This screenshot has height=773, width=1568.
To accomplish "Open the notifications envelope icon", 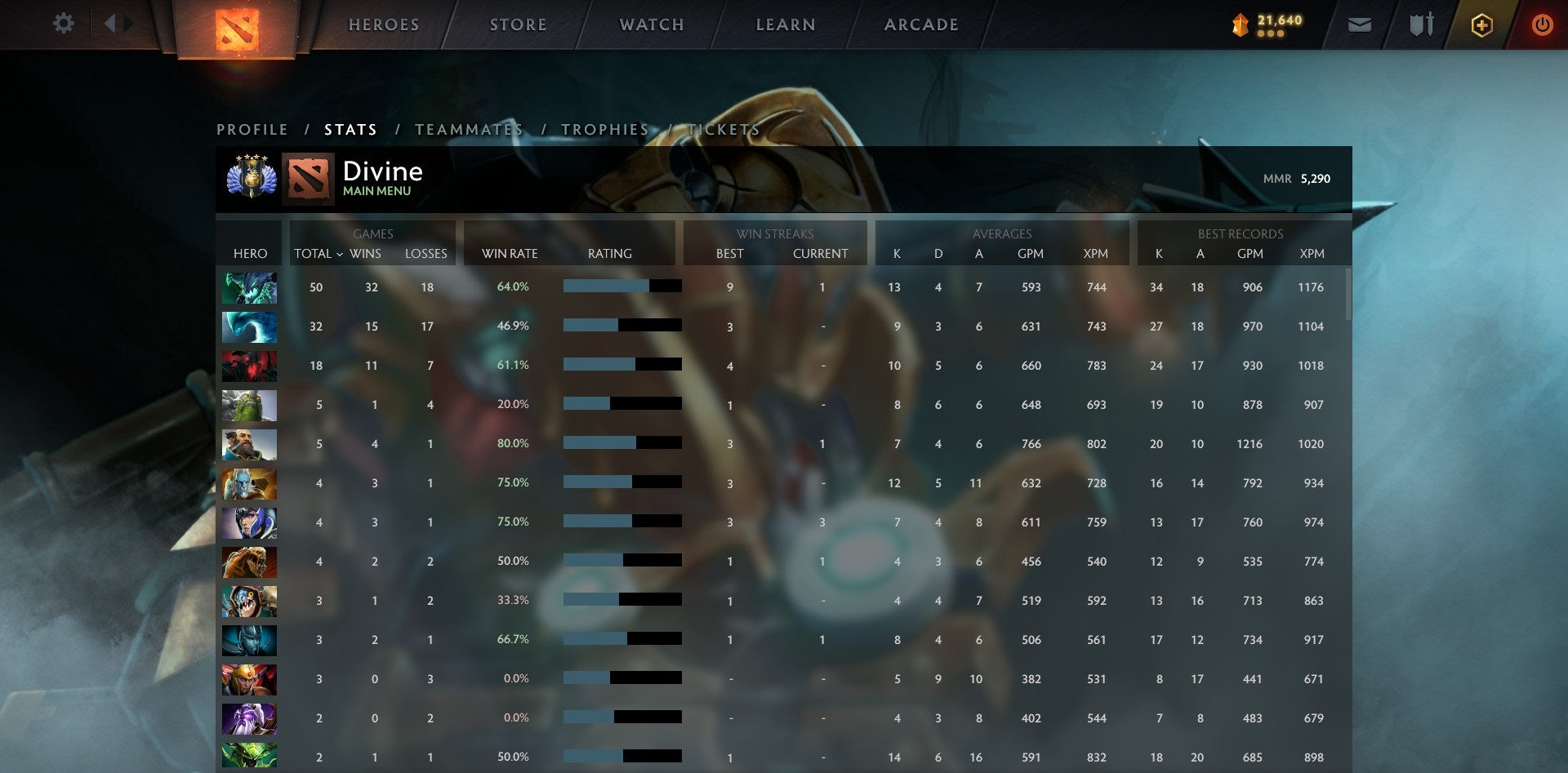I will 1361,24.
